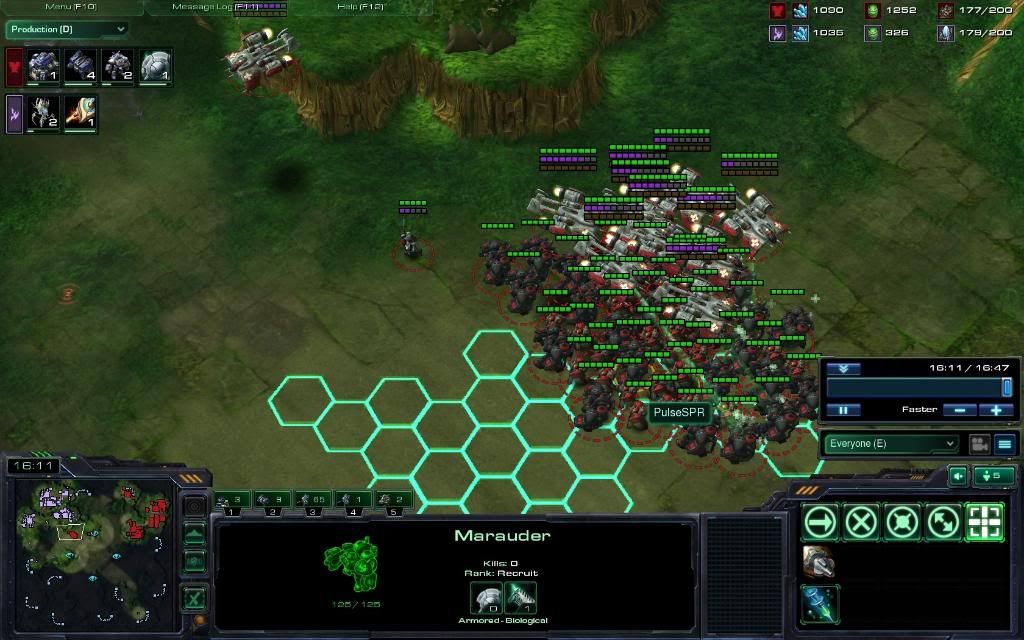Select the Attack command
Viewport: 1024px width, 640px height.
click(x=984, y=522)
